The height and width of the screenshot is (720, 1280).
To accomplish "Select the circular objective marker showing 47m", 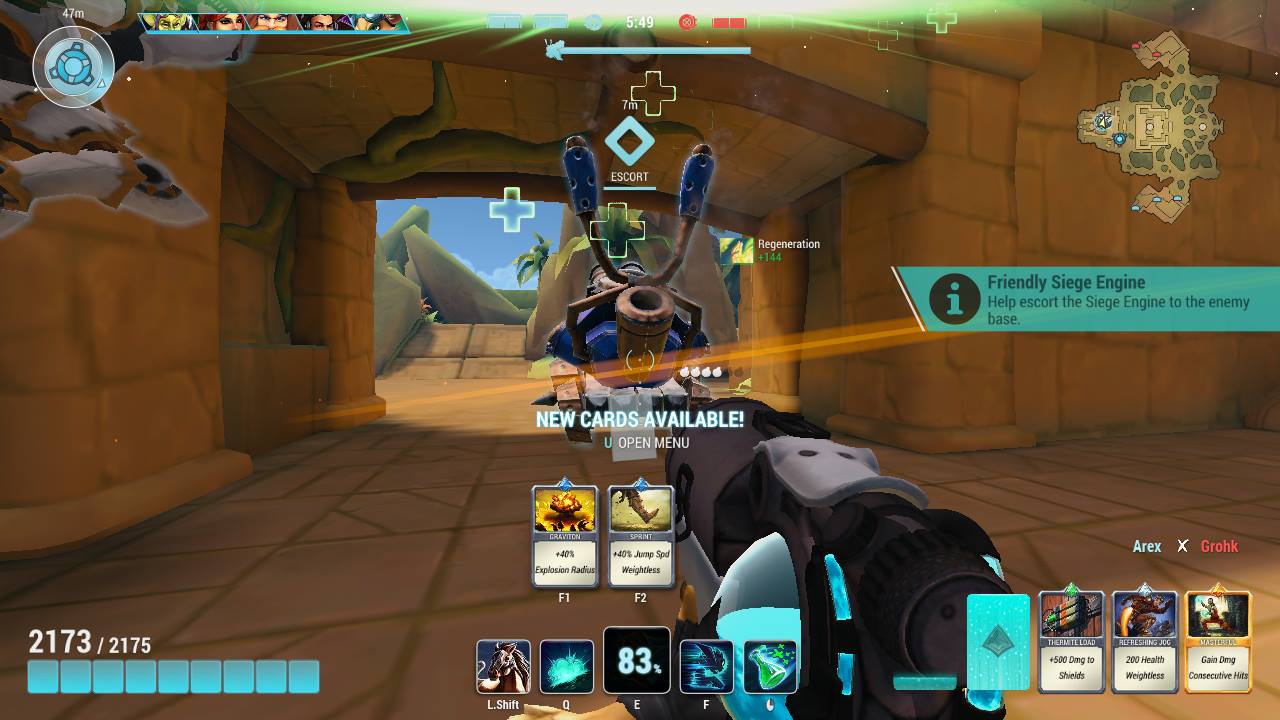I will (x=73, y=68).
